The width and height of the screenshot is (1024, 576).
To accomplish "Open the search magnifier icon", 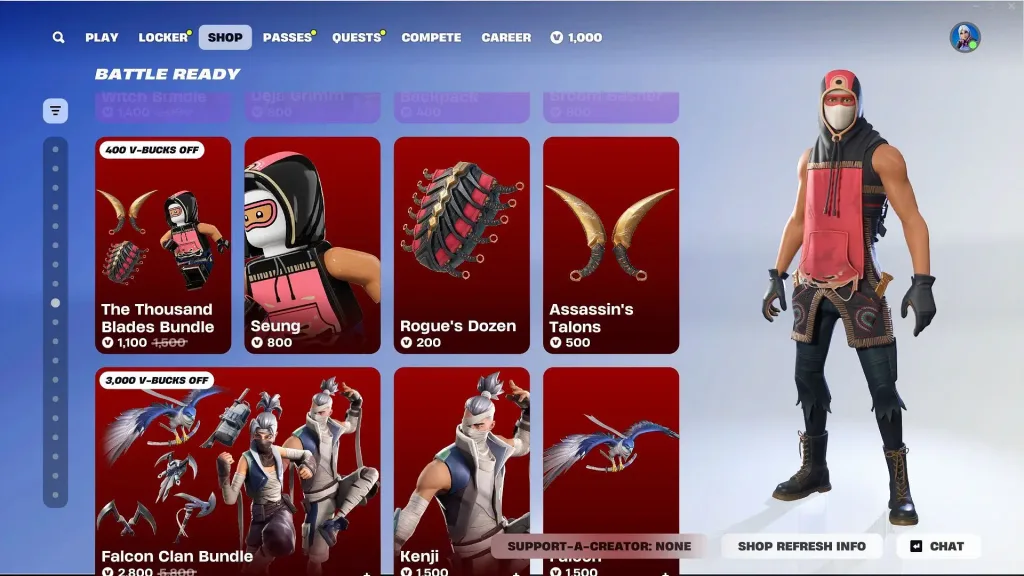I will click(59, 38).
